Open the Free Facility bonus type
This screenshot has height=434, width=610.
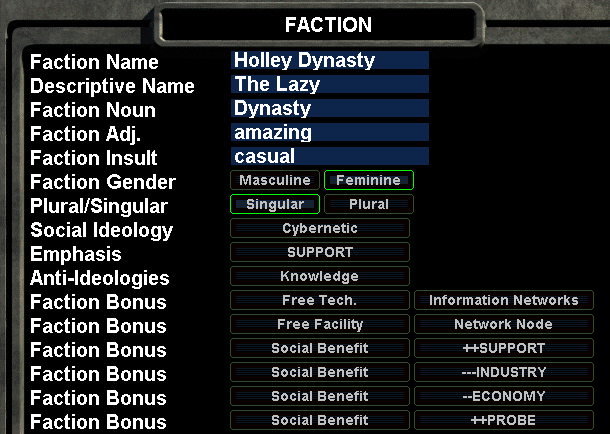point(320,324)
